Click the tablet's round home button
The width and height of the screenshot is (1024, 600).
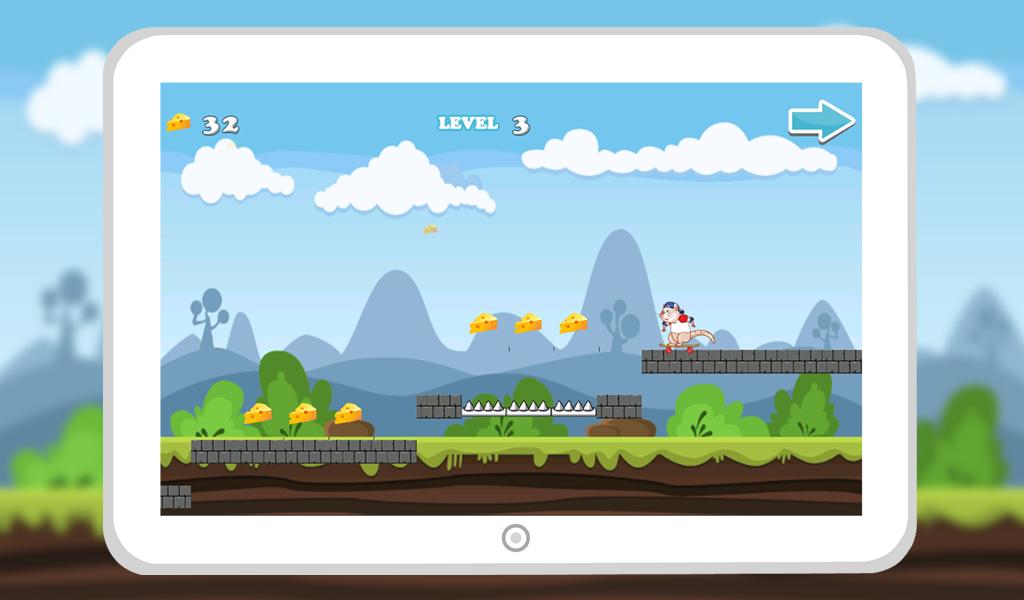click(515, 538)
